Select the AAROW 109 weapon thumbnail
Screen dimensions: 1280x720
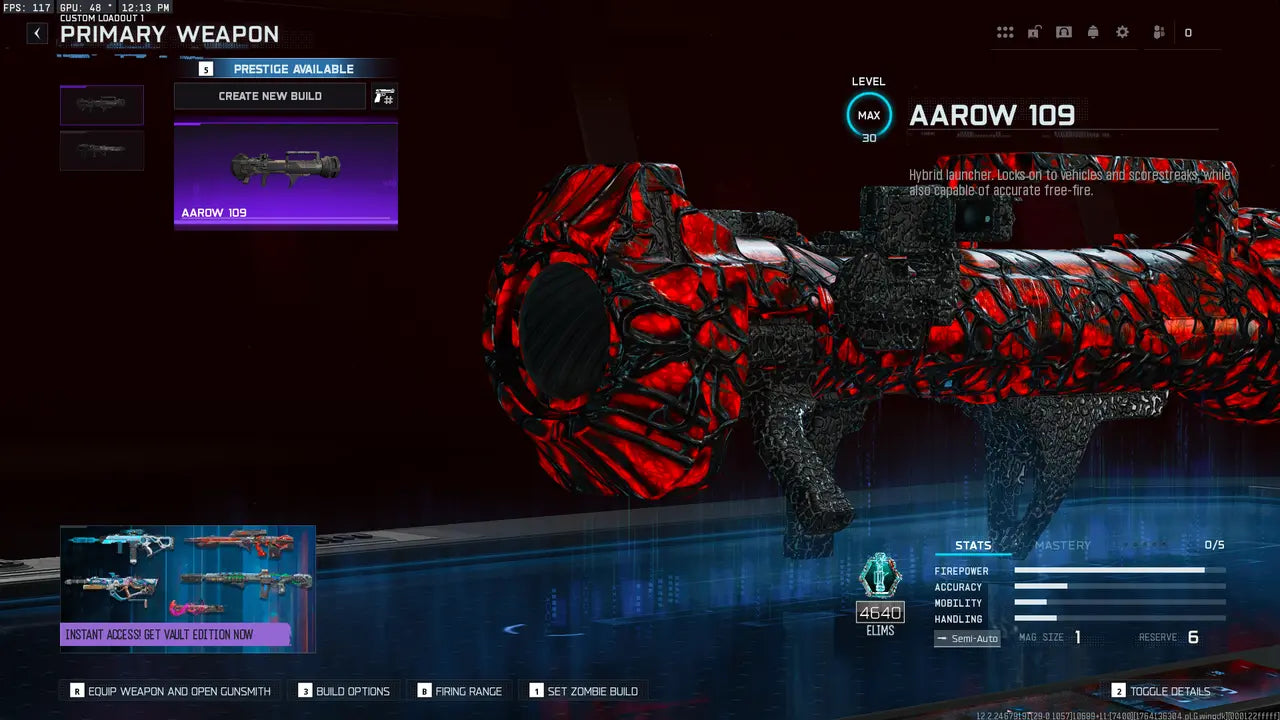[285, 175]
